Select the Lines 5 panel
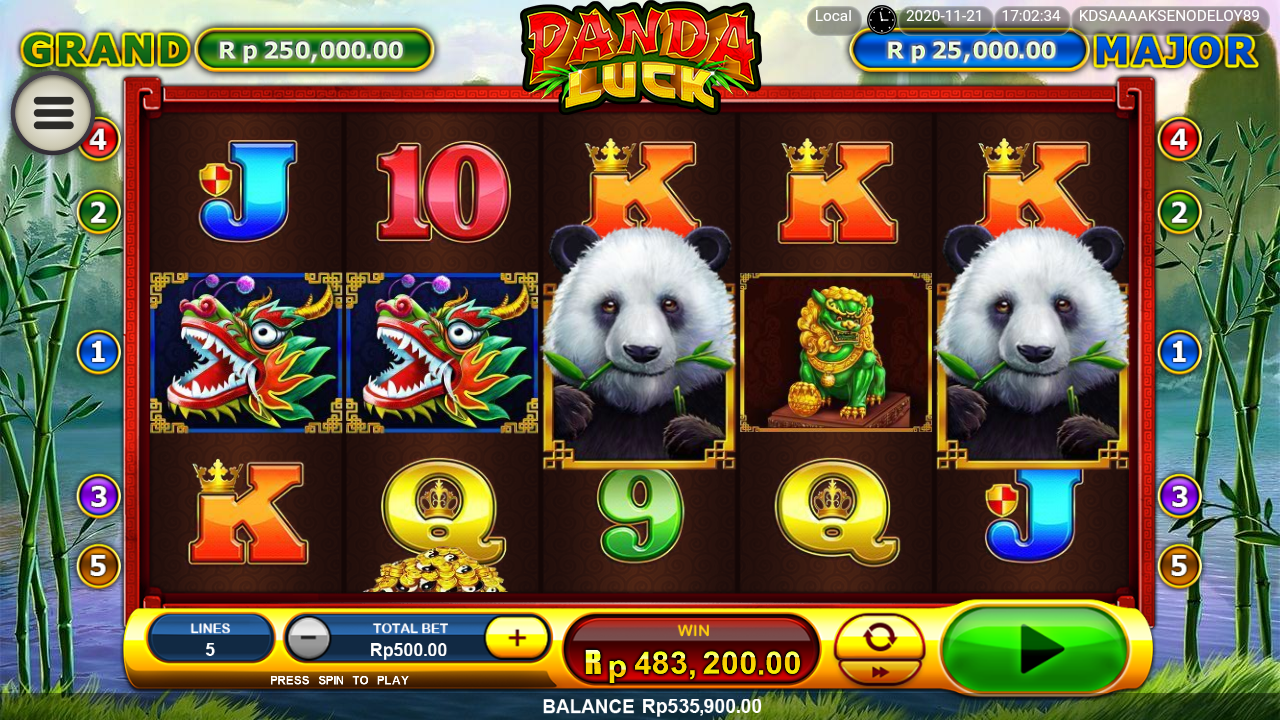 pyautogui.click(x=210, y=639)
